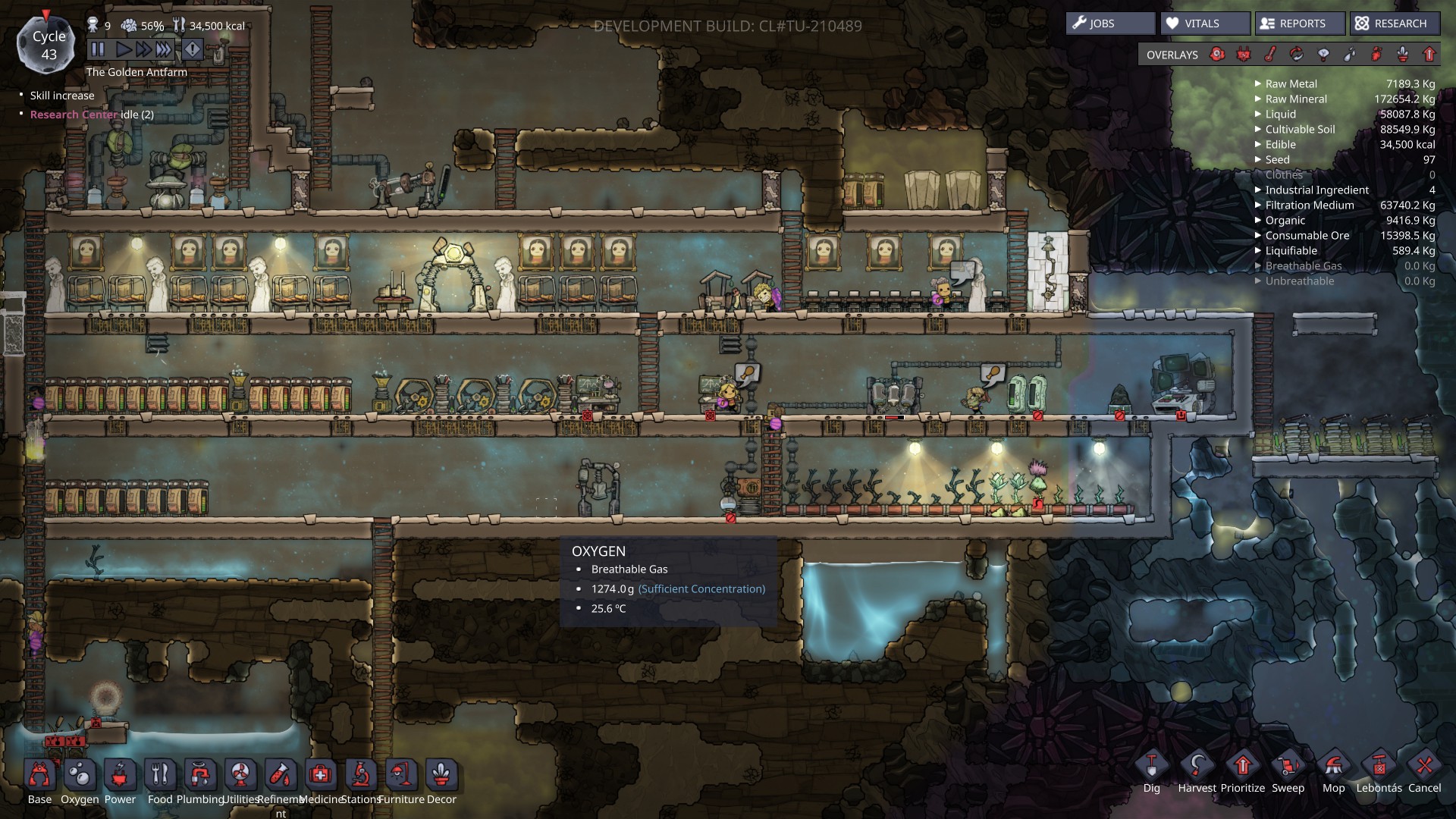The width and height of the screenshot is (1456, 819).
Task: Open the JOBS screen
Action: tap(1109, 23)
